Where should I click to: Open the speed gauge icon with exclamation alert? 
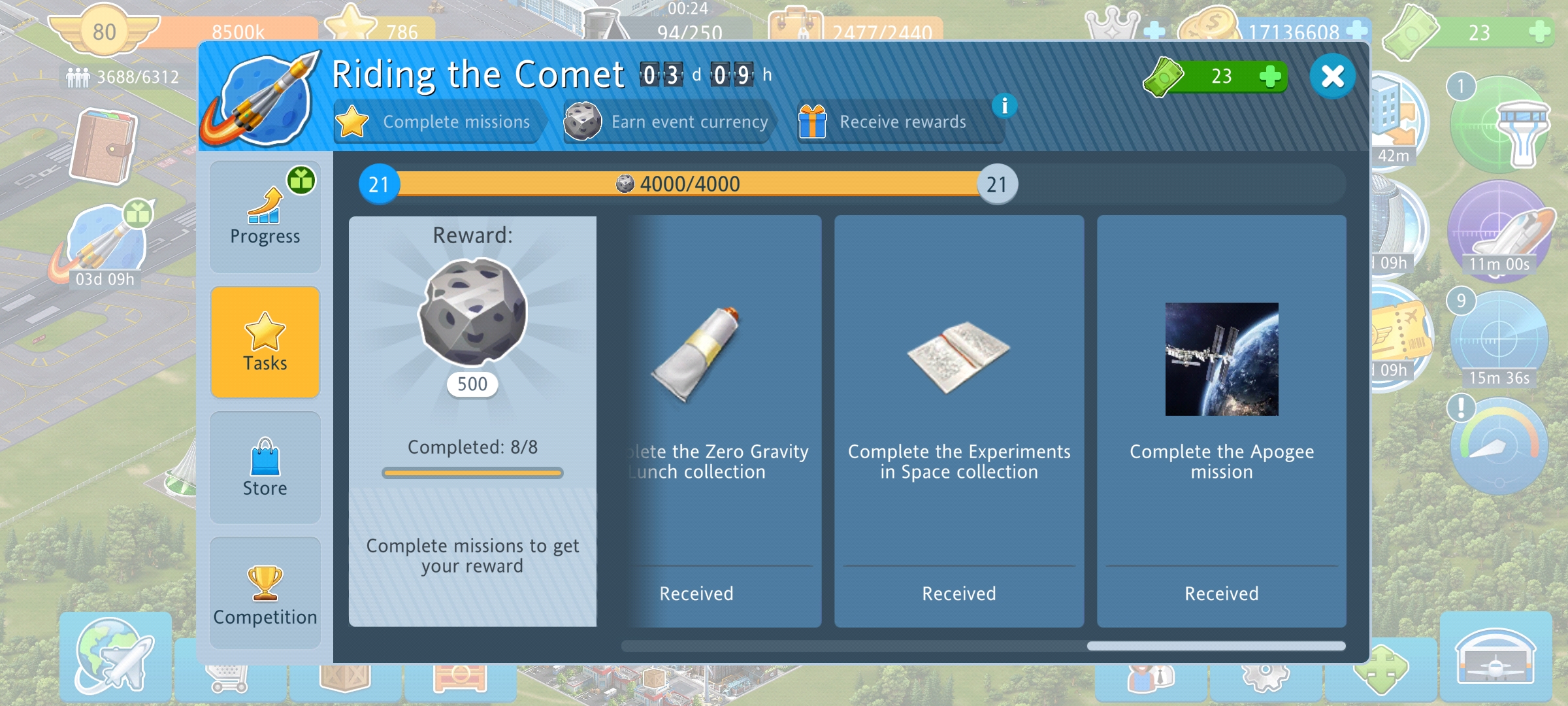click(1499, 445)
